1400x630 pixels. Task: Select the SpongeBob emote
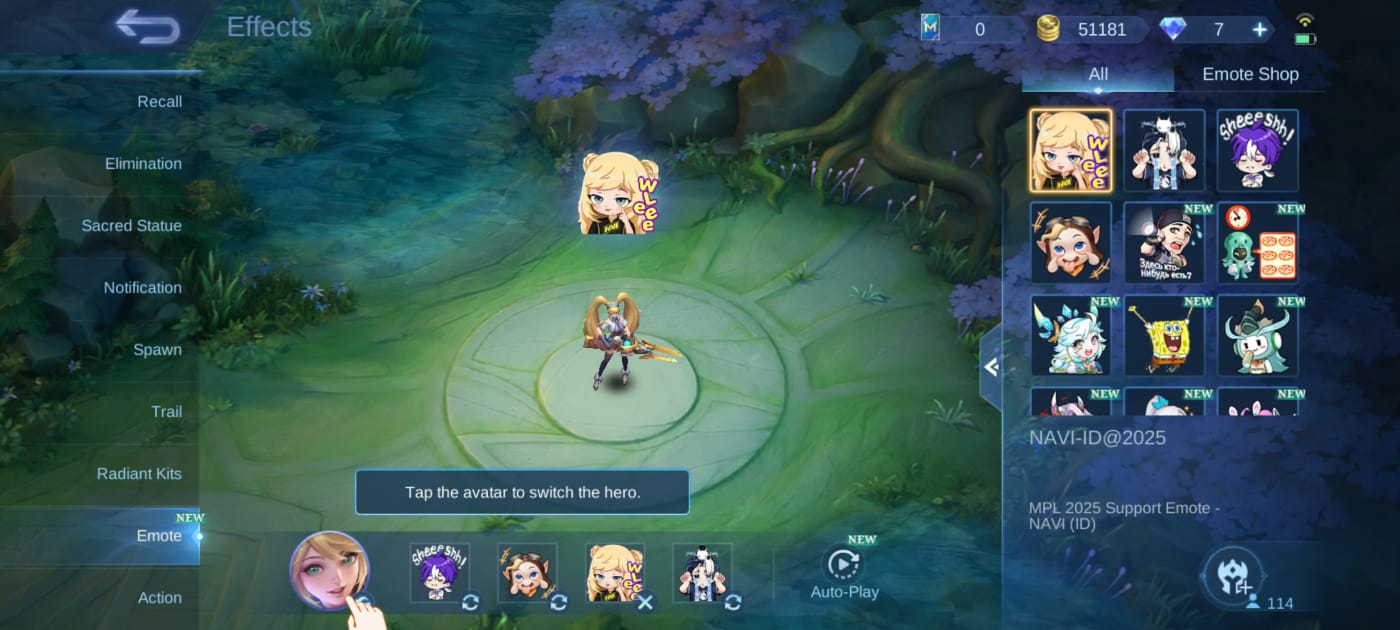pyautogui.click(x=1164, y=335)
